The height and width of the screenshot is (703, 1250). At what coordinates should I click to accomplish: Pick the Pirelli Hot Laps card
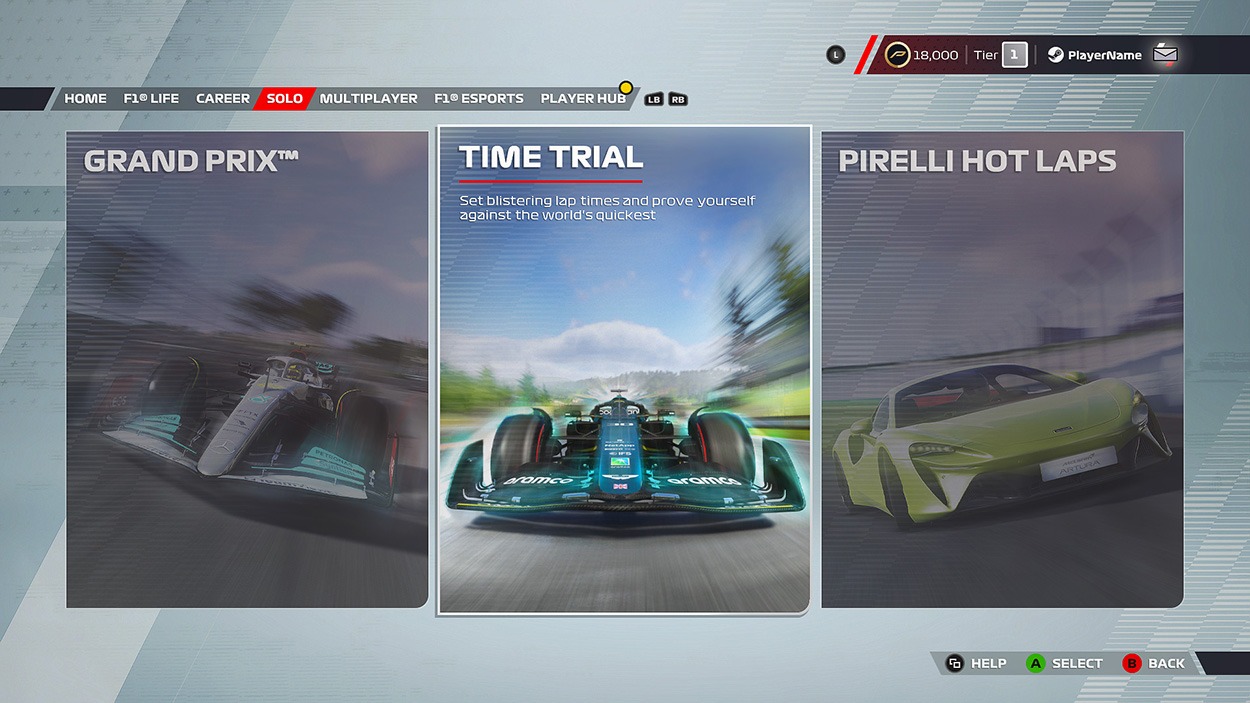tap(1002, 369)
